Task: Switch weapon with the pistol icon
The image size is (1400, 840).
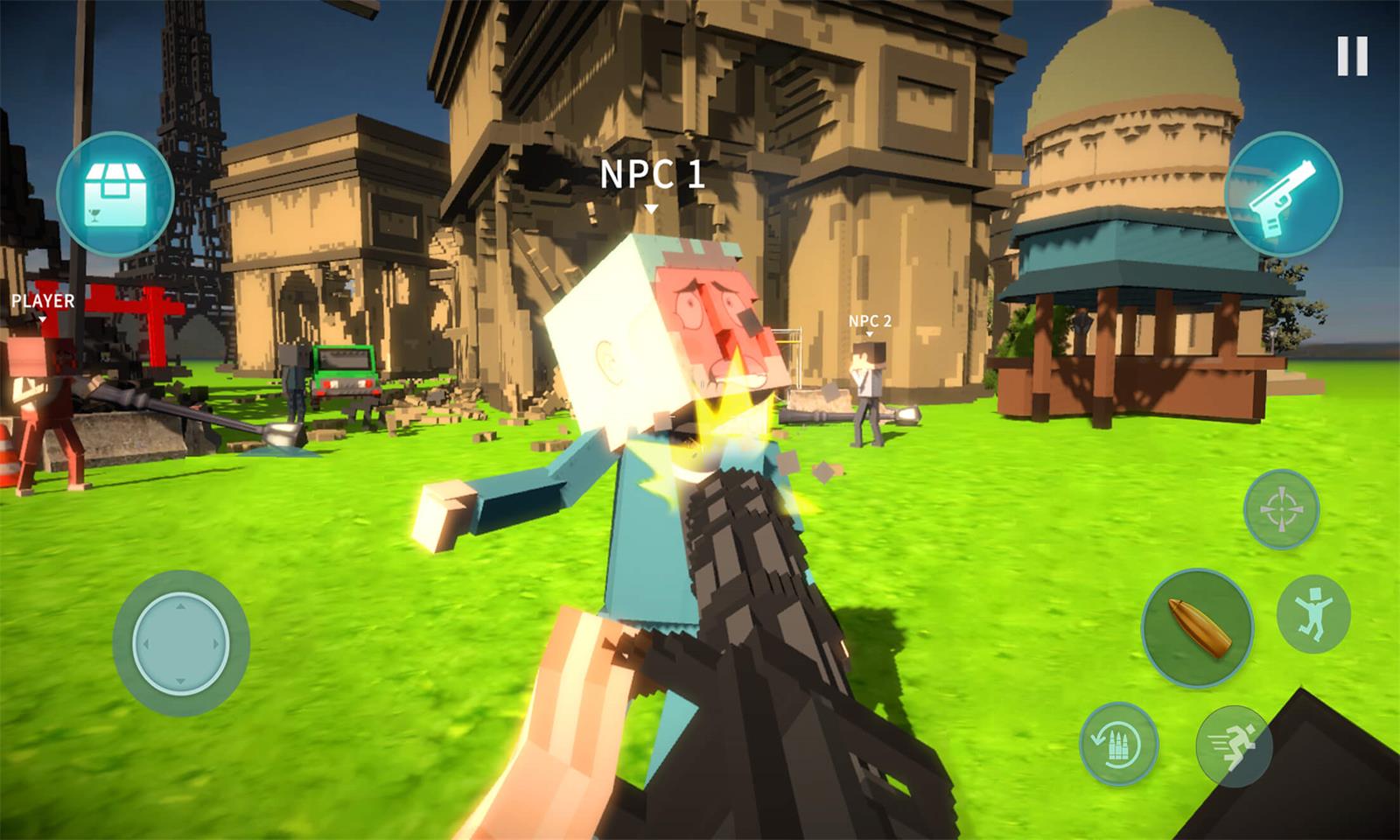Action: [x=1283, y=195]
